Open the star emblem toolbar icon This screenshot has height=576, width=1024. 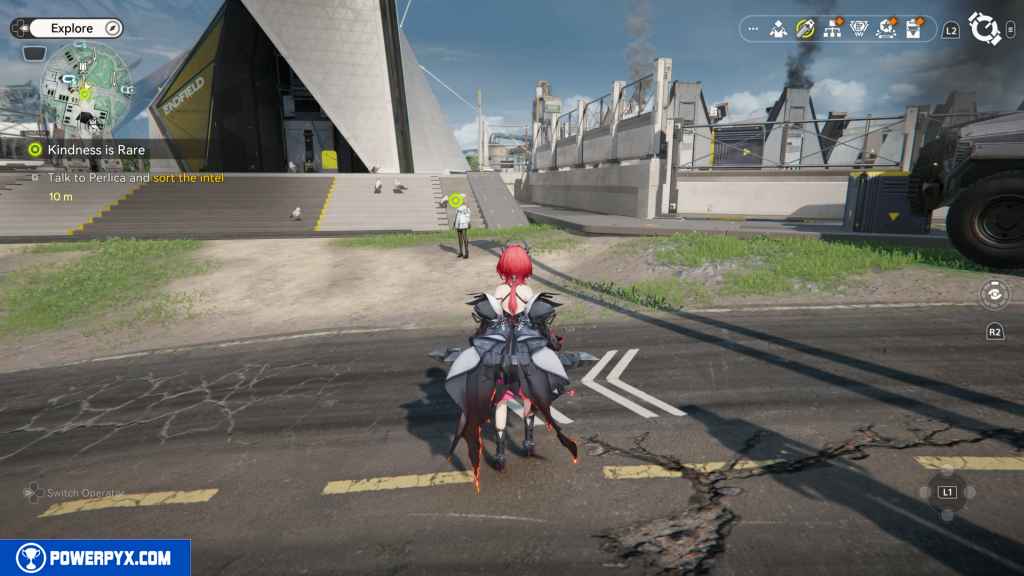(x=885, y=29)
